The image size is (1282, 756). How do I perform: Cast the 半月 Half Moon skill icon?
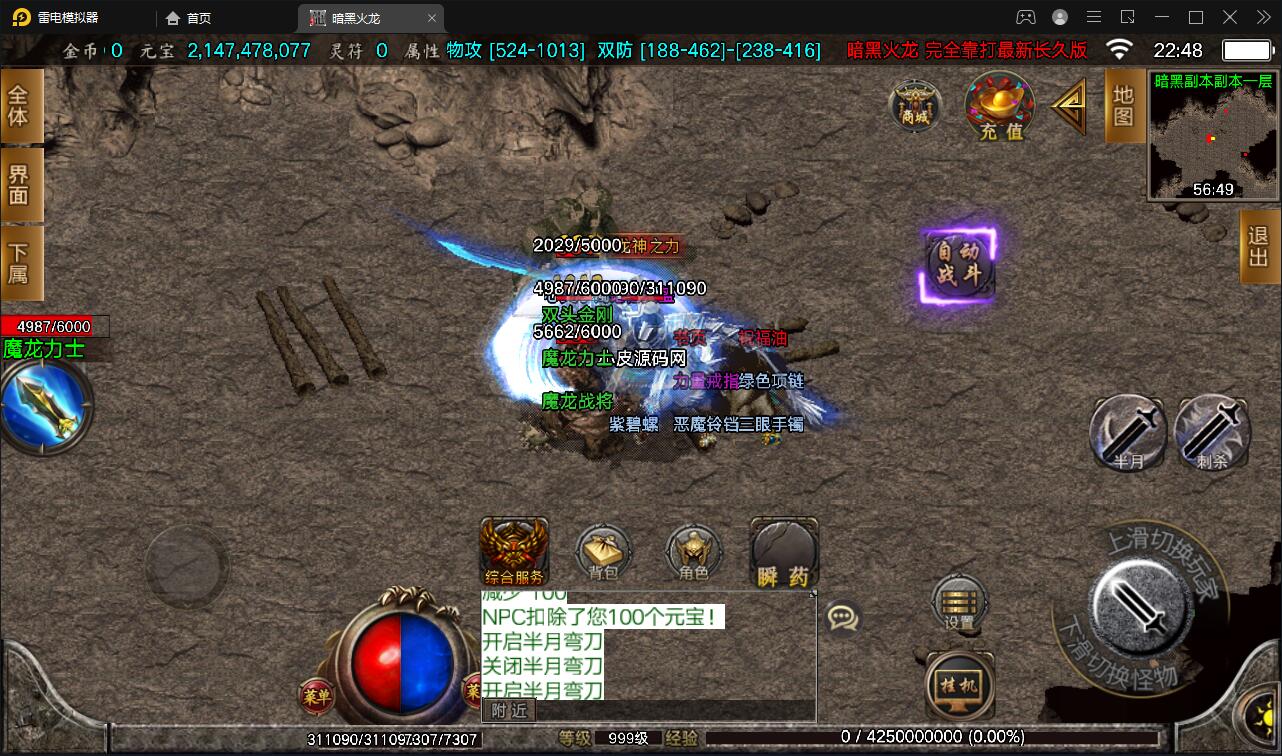point(1130,430)
